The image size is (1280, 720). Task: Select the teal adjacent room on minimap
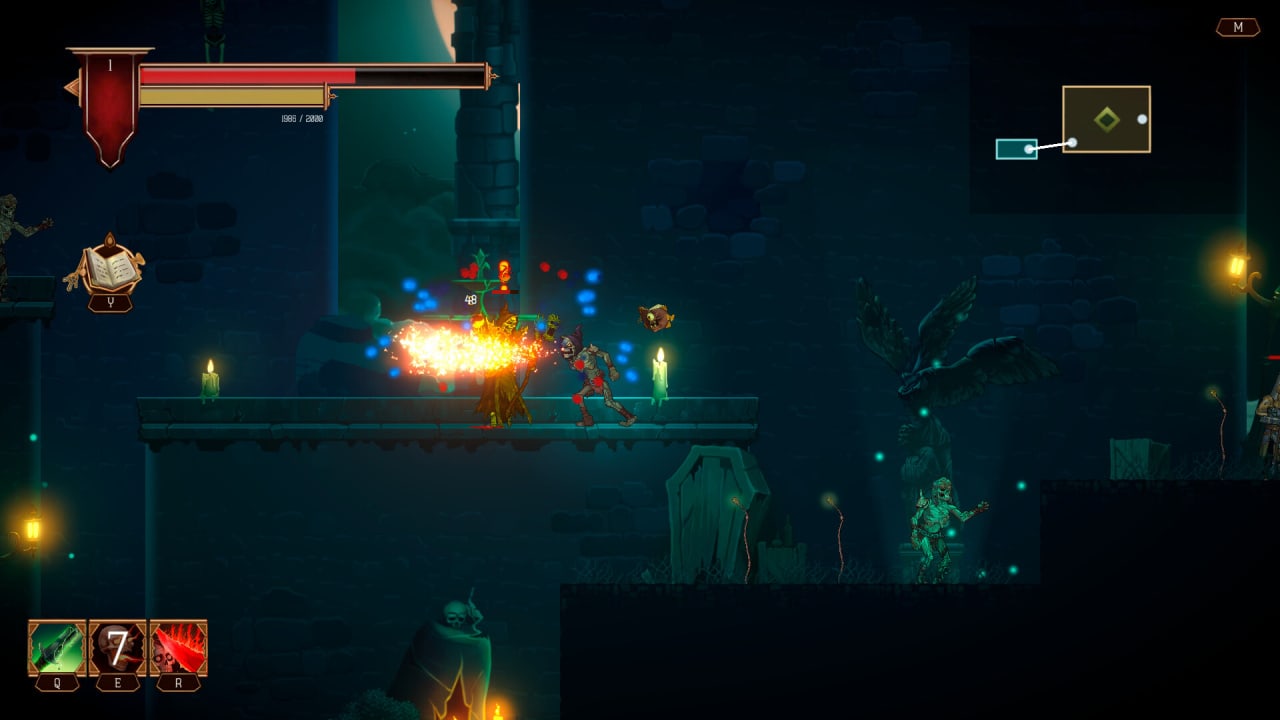pos(1016,149)
